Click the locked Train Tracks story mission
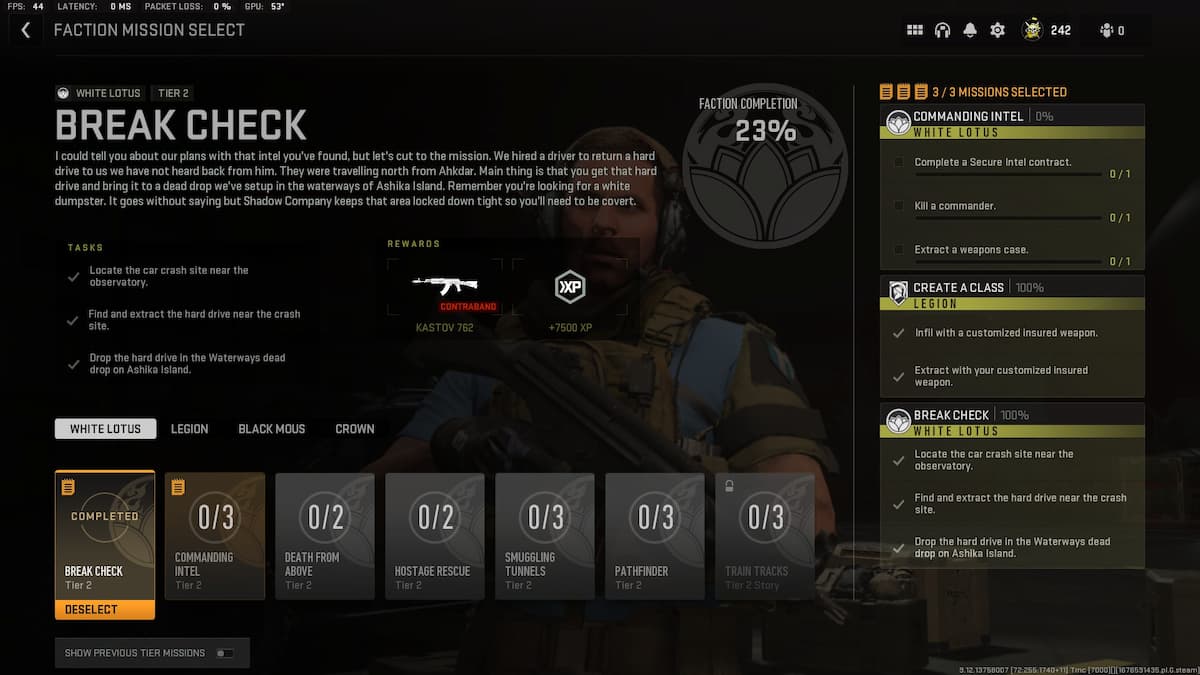Image resolution: width=1200 pixels, height=675 pixels. (x=765, y=535)
